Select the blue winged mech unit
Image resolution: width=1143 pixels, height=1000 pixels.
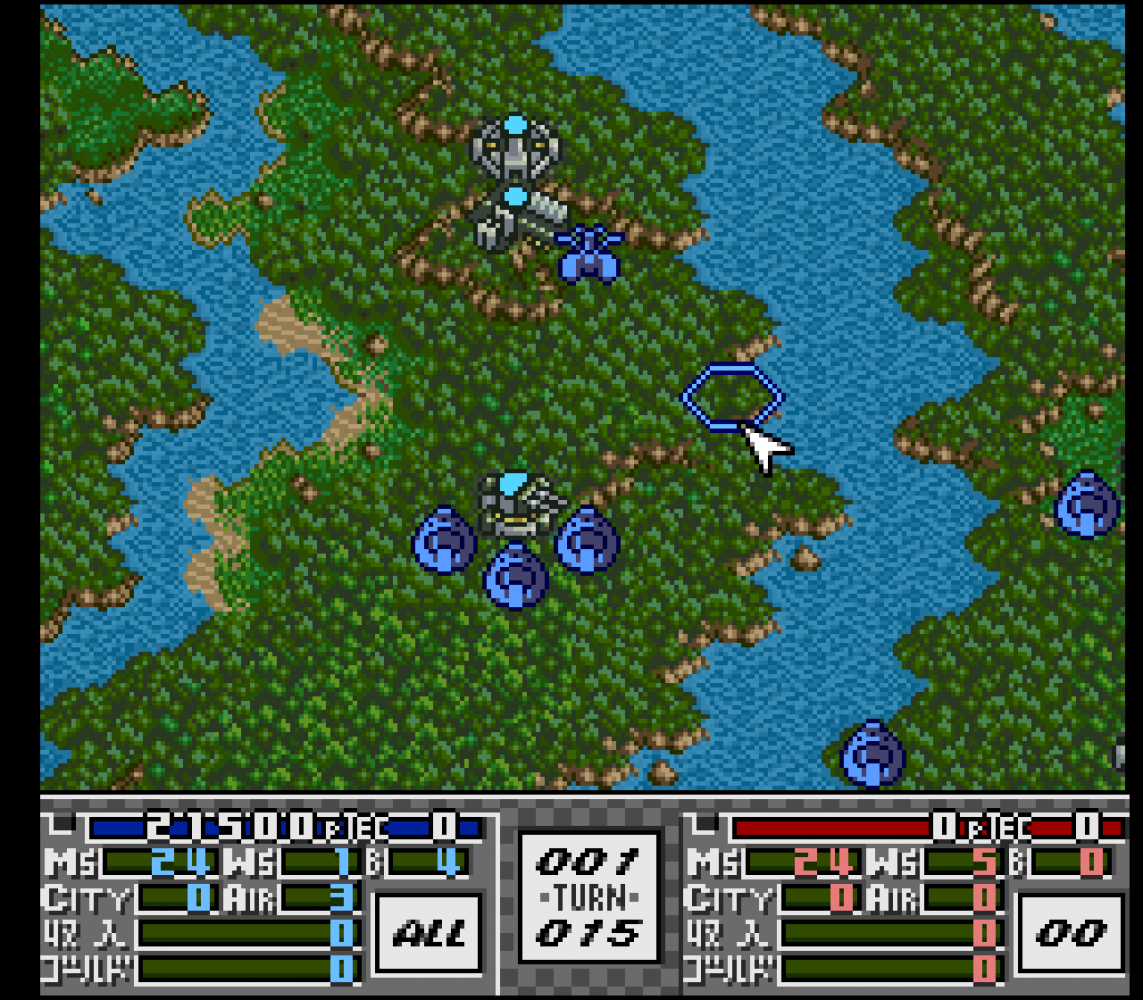[589, 253]
